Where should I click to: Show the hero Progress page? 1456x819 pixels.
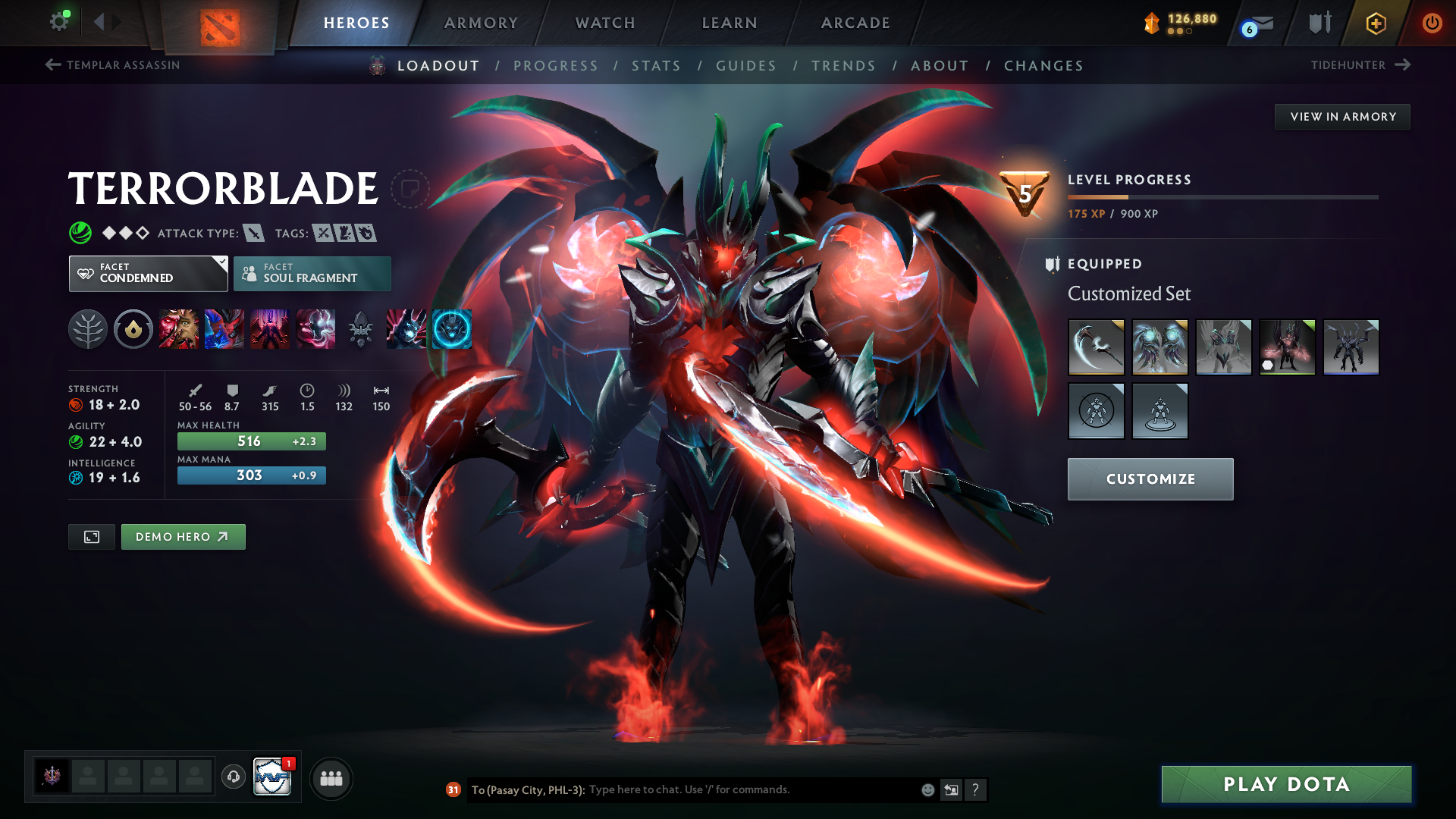point(555,66)
